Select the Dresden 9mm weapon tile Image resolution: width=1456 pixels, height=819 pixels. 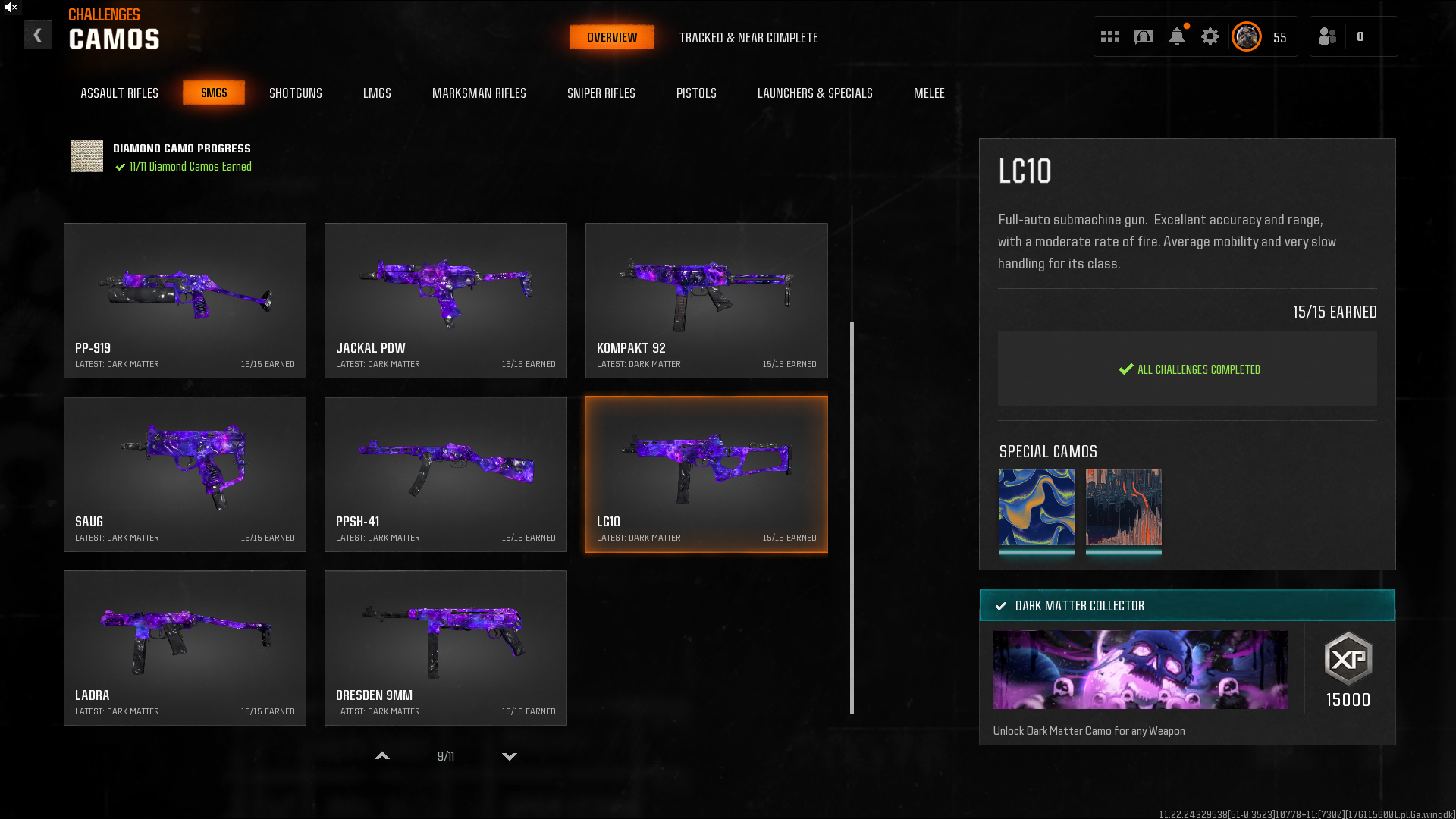445,648
